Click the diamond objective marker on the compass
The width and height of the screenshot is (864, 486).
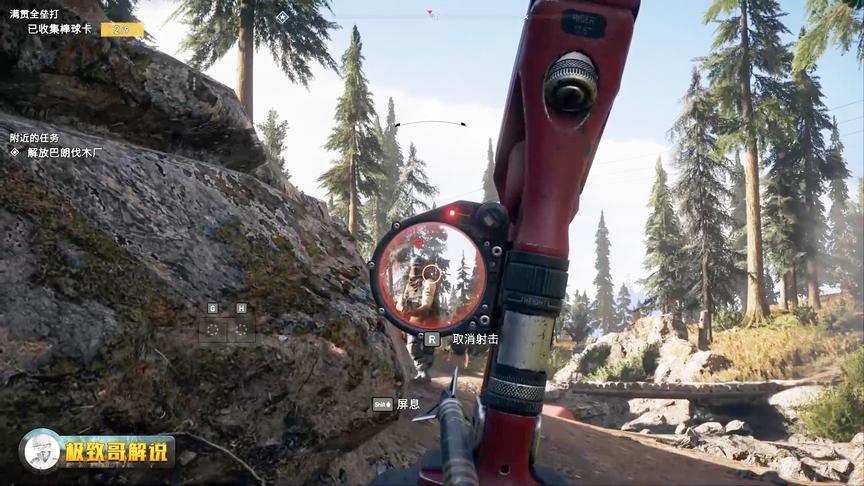pyautogui.click(x=282, y=17)
